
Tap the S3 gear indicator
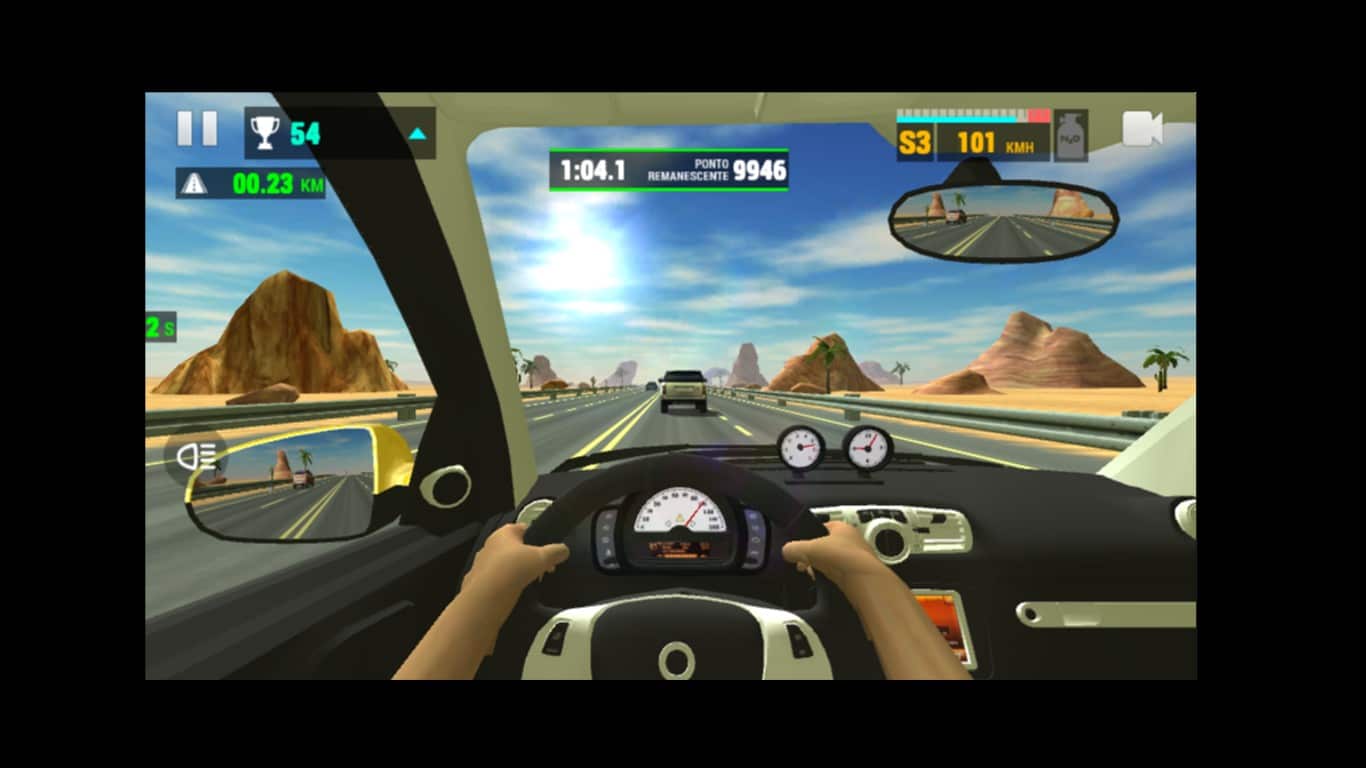[x=914, y=141]
